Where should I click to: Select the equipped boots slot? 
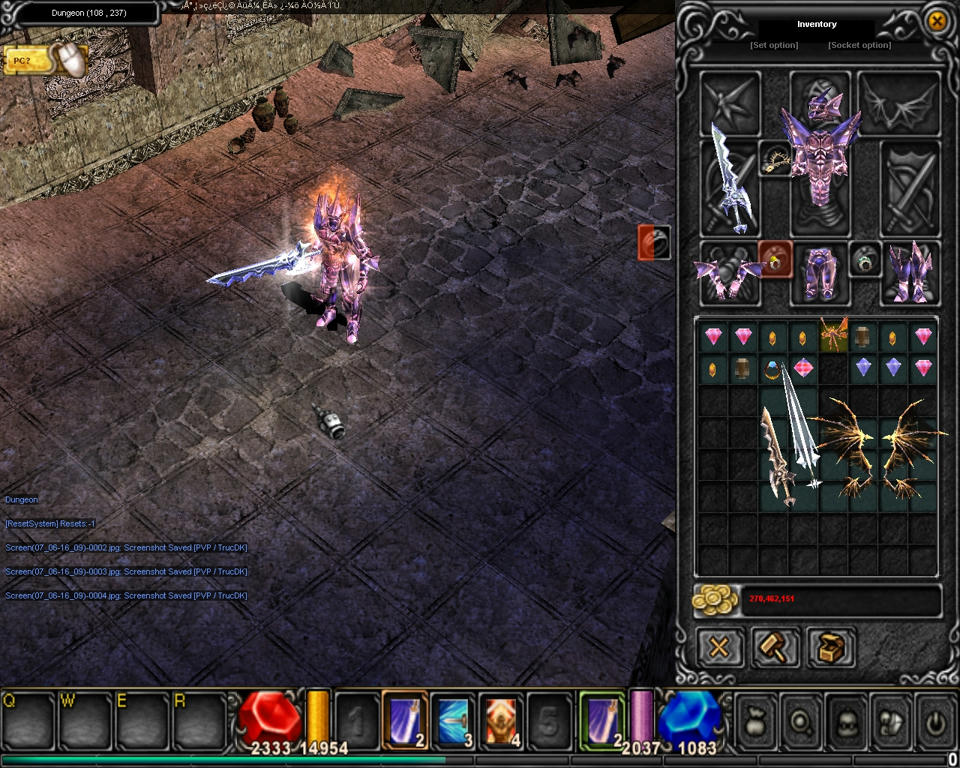click(x=910, y=272)
